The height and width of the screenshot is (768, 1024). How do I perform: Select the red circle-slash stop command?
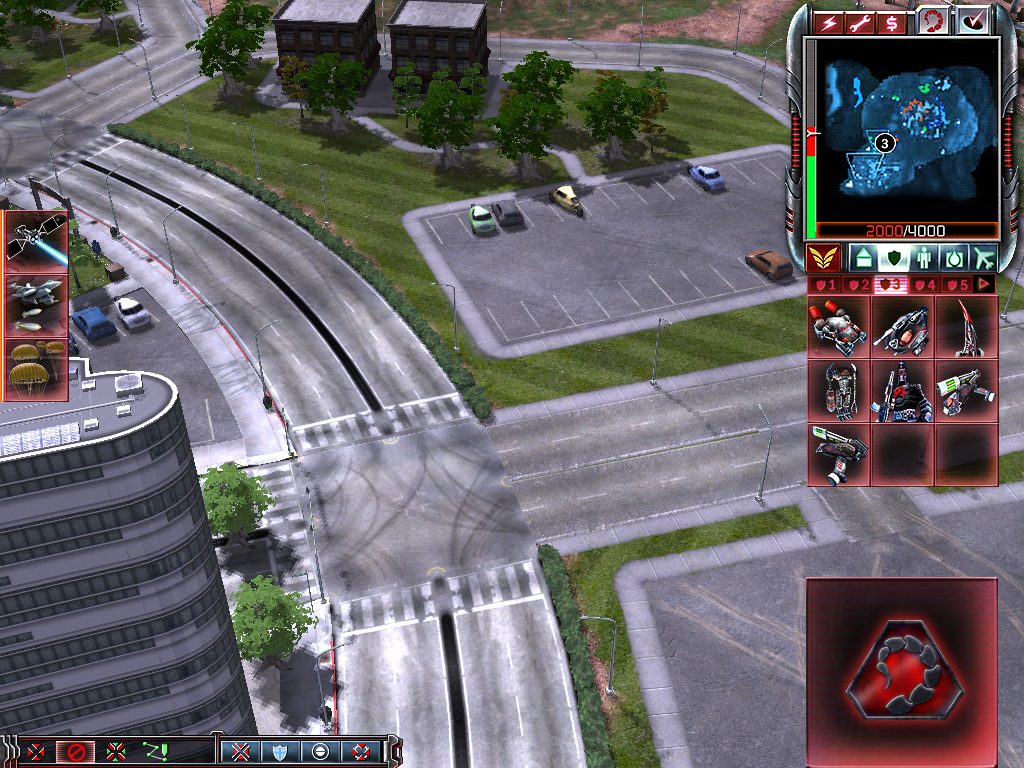[75, 752]
